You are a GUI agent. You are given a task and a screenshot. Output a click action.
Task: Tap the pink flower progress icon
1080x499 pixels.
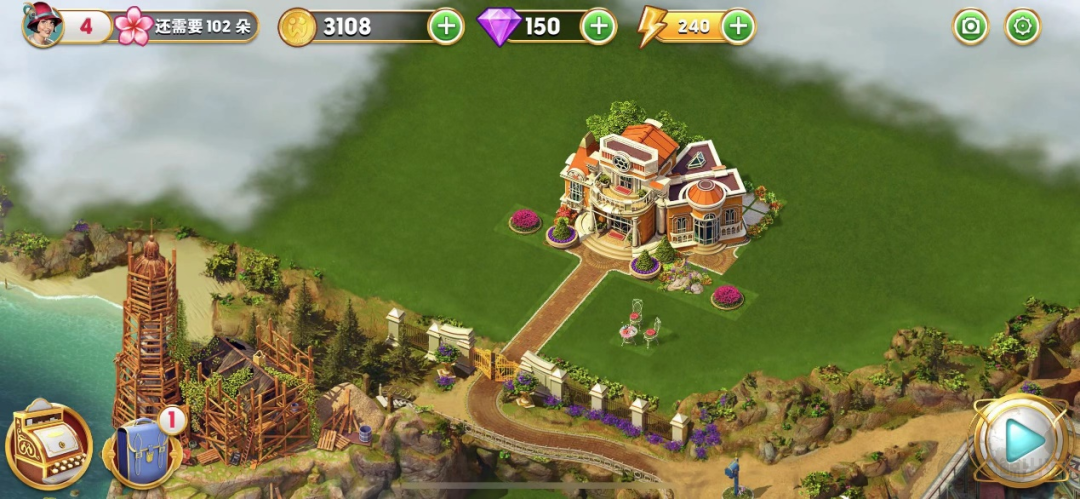pyautogui.click(x=134, y=26)
